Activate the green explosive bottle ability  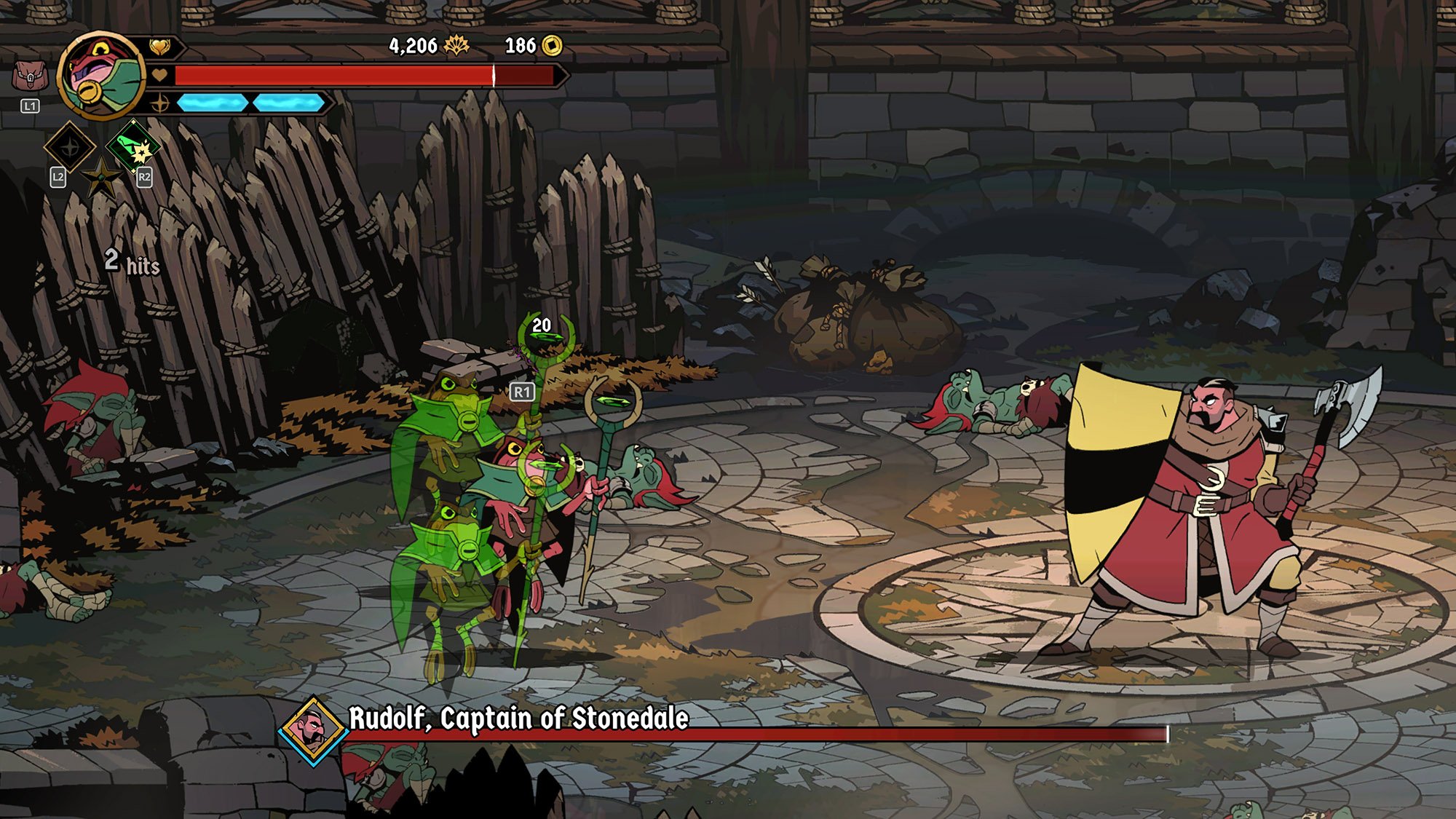(132, 146)
